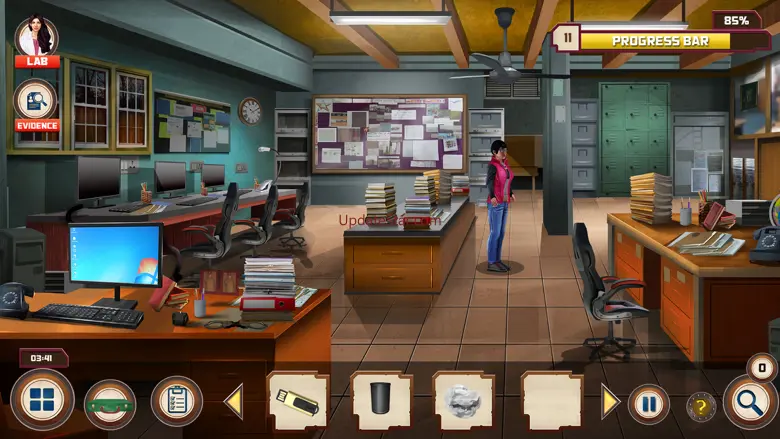Show next inventory items with right arrow
Viewport: 780px width, 439px height.
coord(610,402)
